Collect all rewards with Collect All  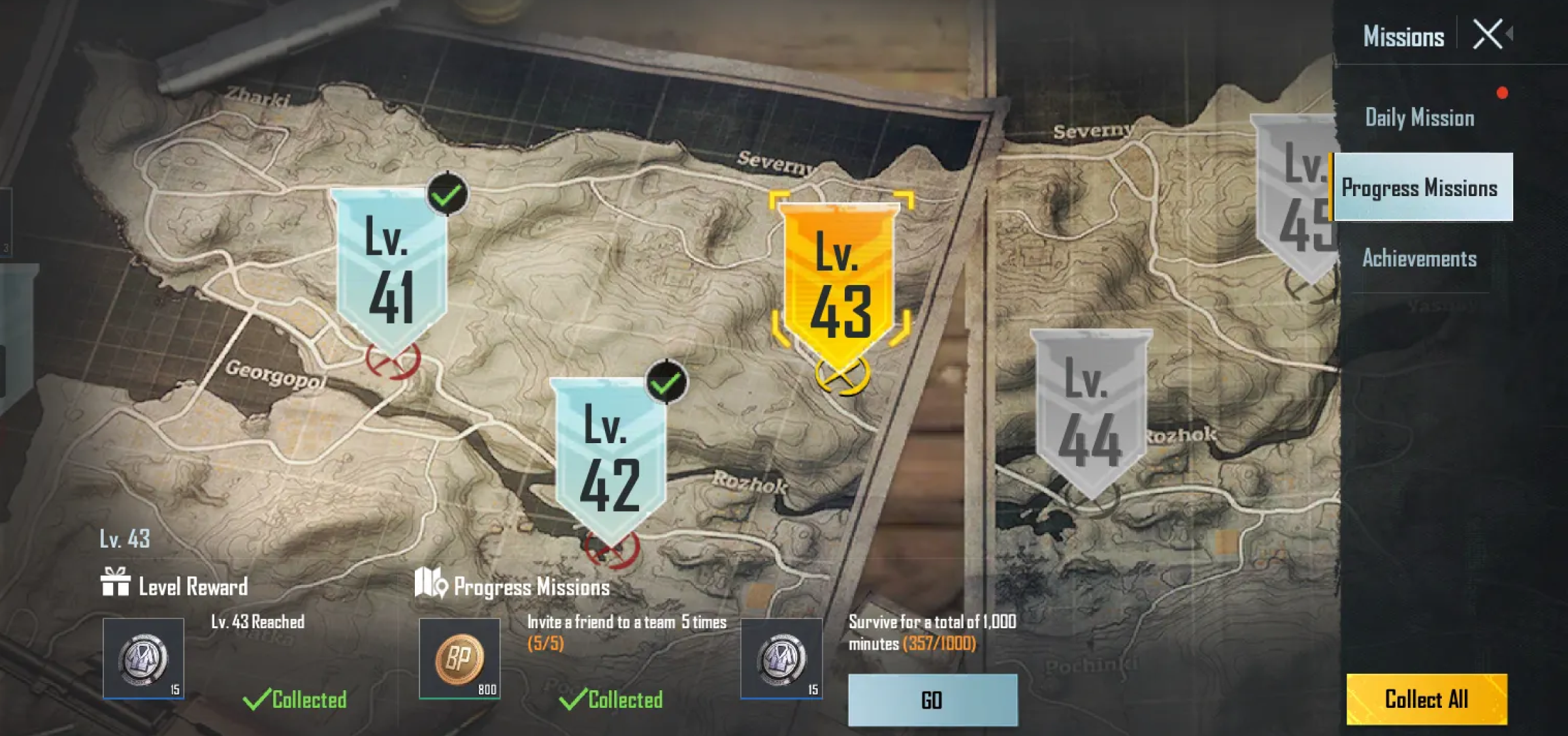(x=1426, y=699)
